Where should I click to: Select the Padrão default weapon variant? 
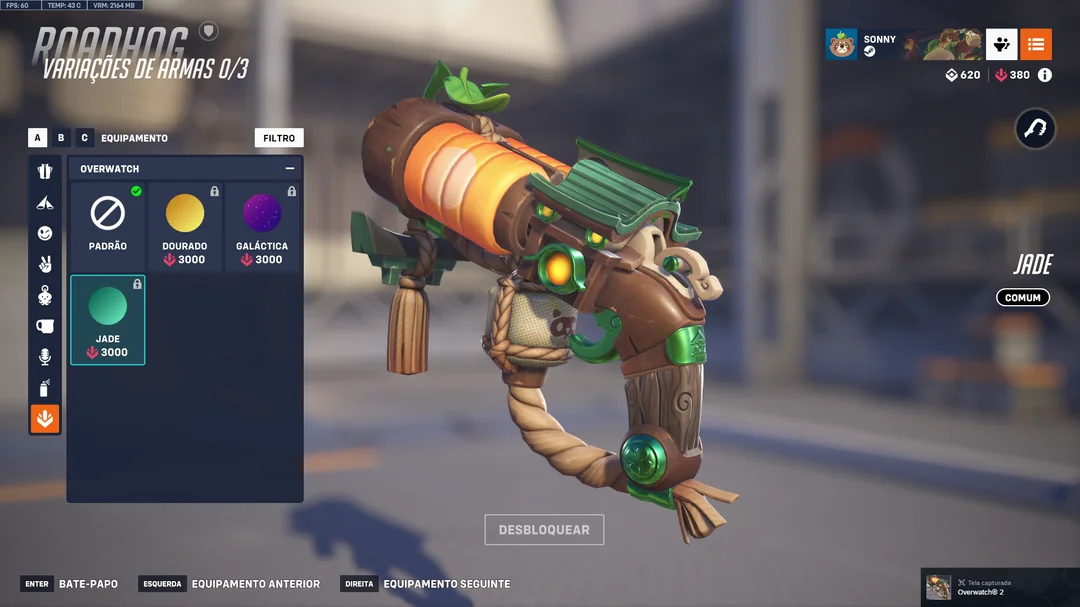click(x=108, y=226)
